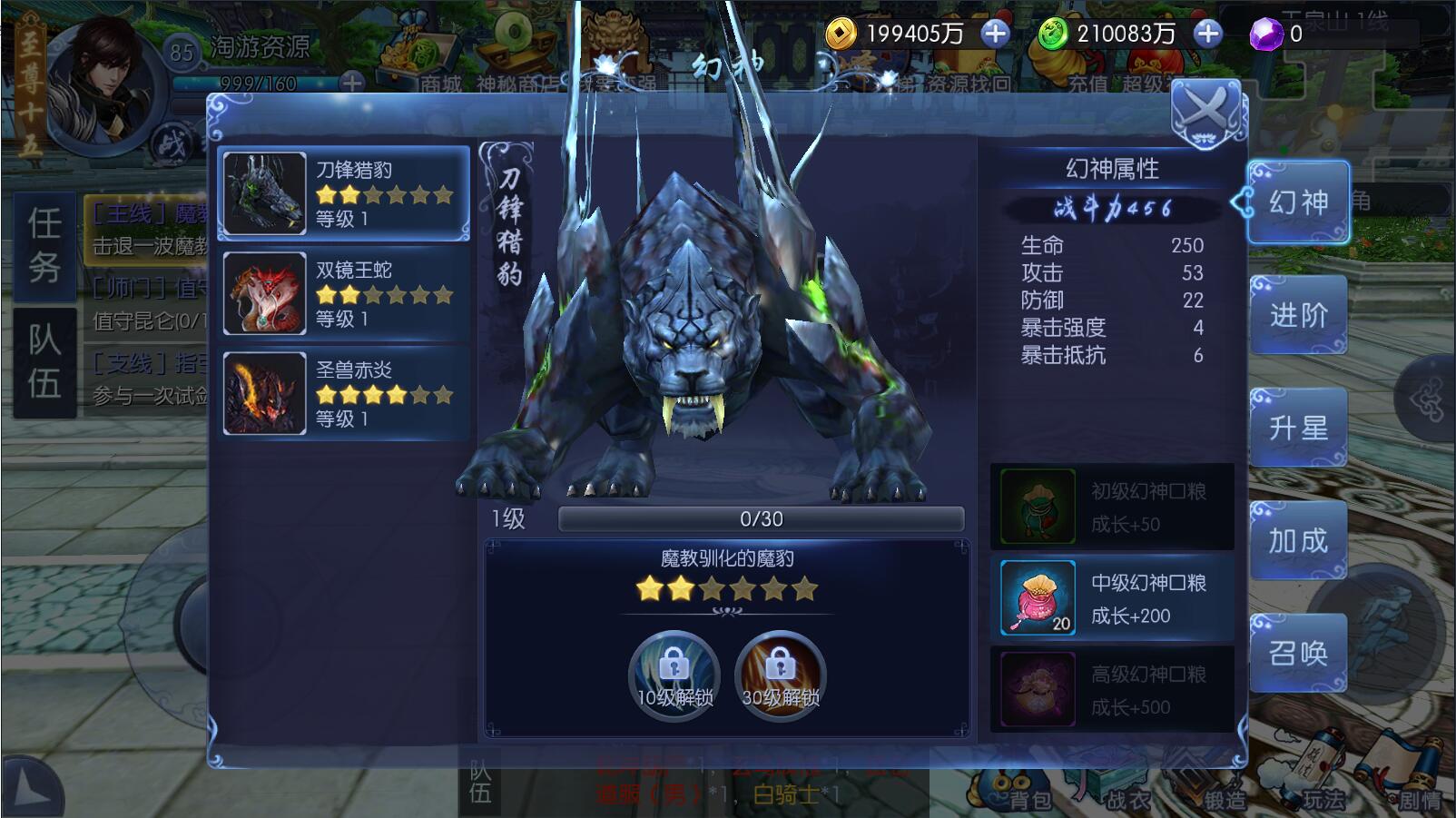The image size is (1456, 818).
Task: Open the 加成 tab
Action: point(1298,540)
